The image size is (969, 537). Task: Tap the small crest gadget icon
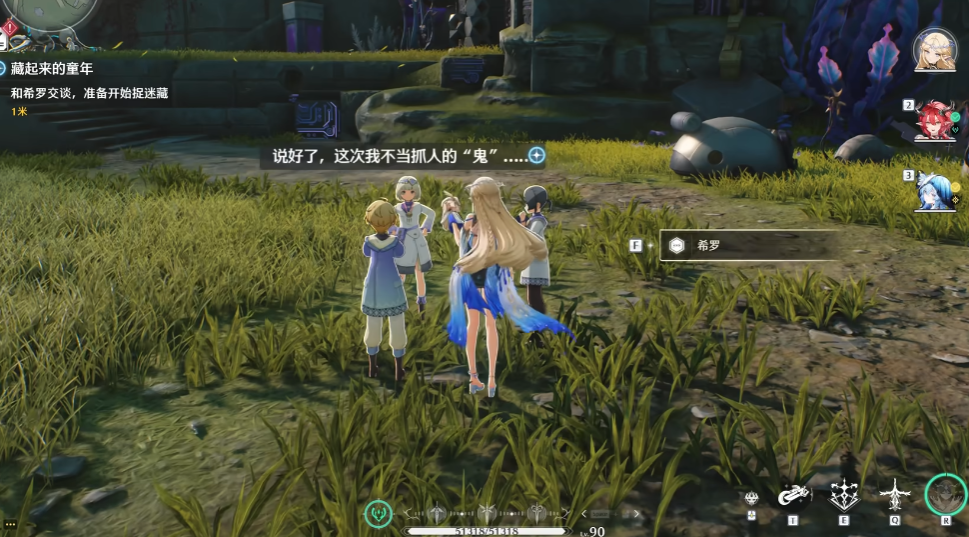(752, 497)
